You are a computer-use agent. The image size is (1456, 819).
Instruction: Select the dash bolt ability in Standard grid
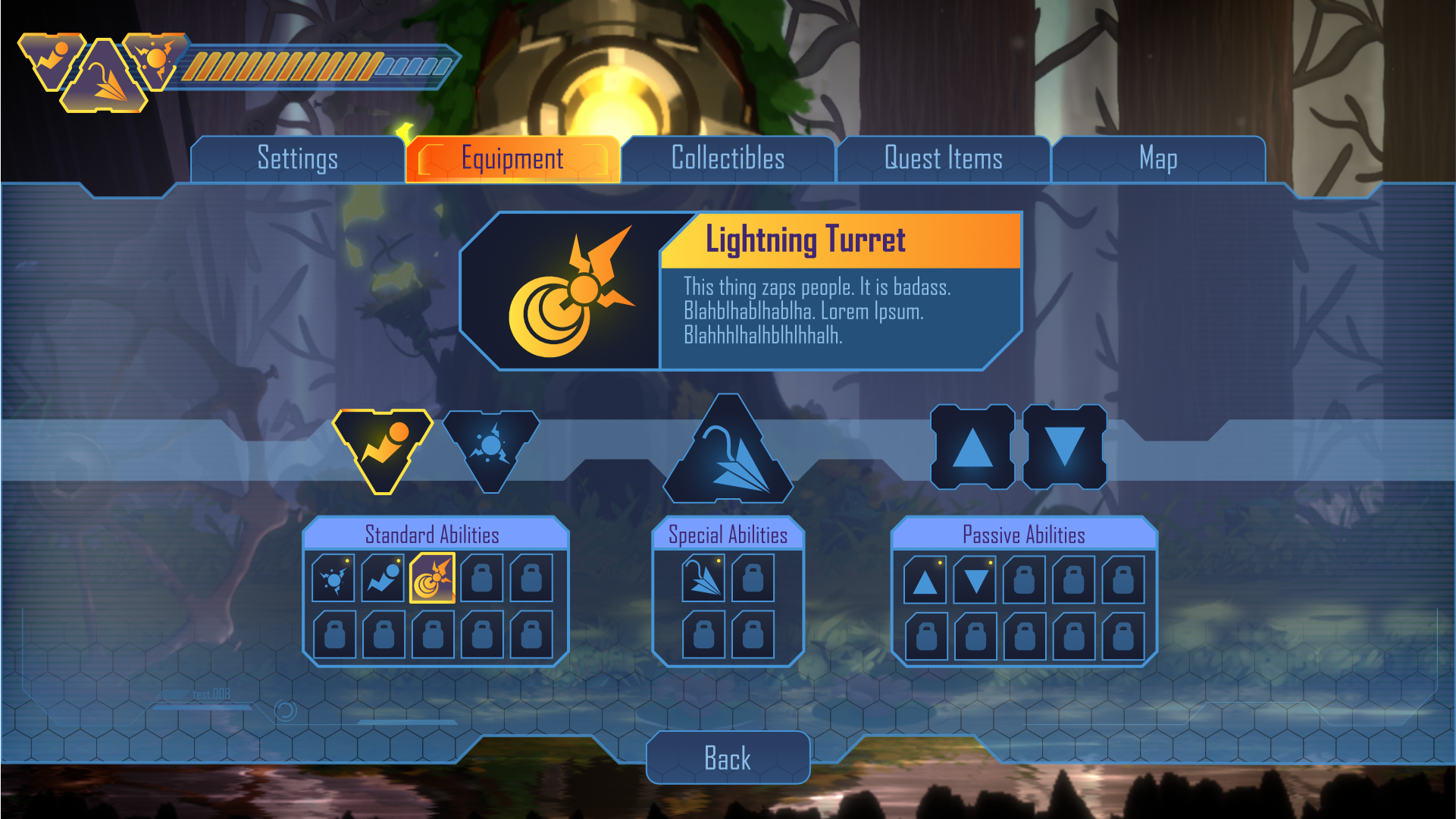point(383,579)
